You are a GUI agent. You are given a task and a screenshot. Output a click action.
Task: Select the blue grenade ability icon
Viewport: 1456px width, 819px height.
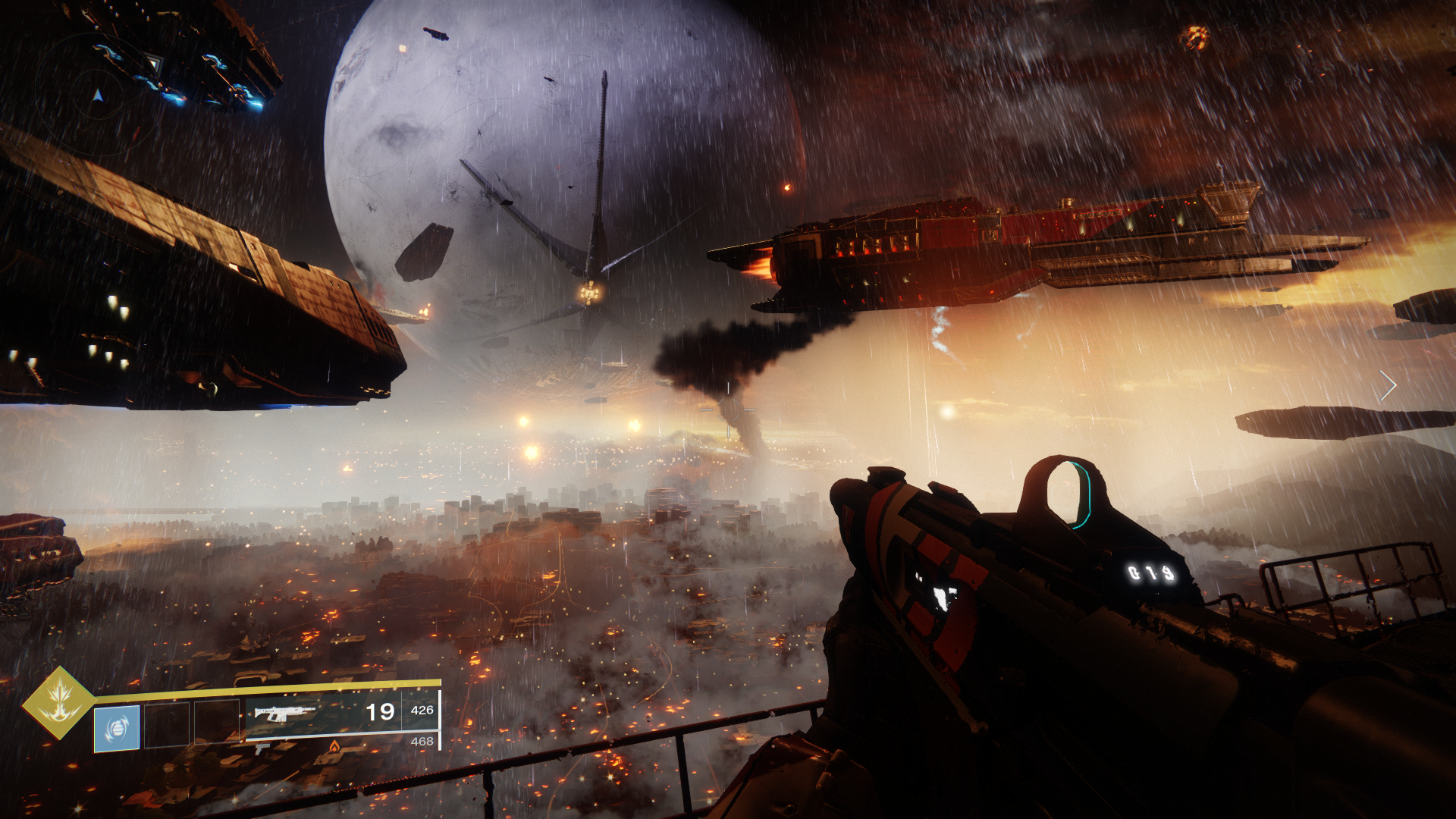pos(117,728)
